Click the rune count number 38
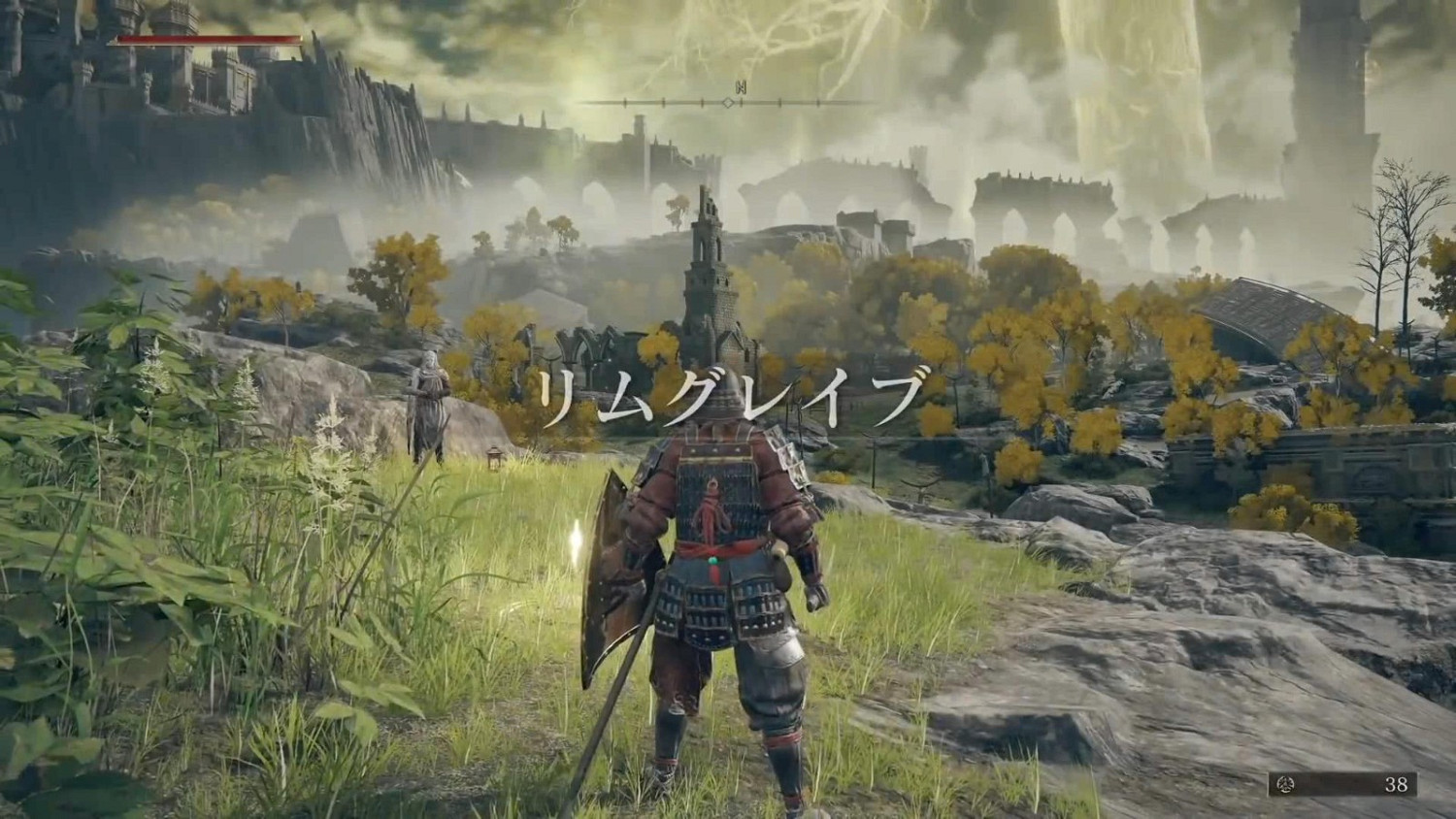Image resolution: width=1456 pixels, height=819 pixels. coord(1396,784)
